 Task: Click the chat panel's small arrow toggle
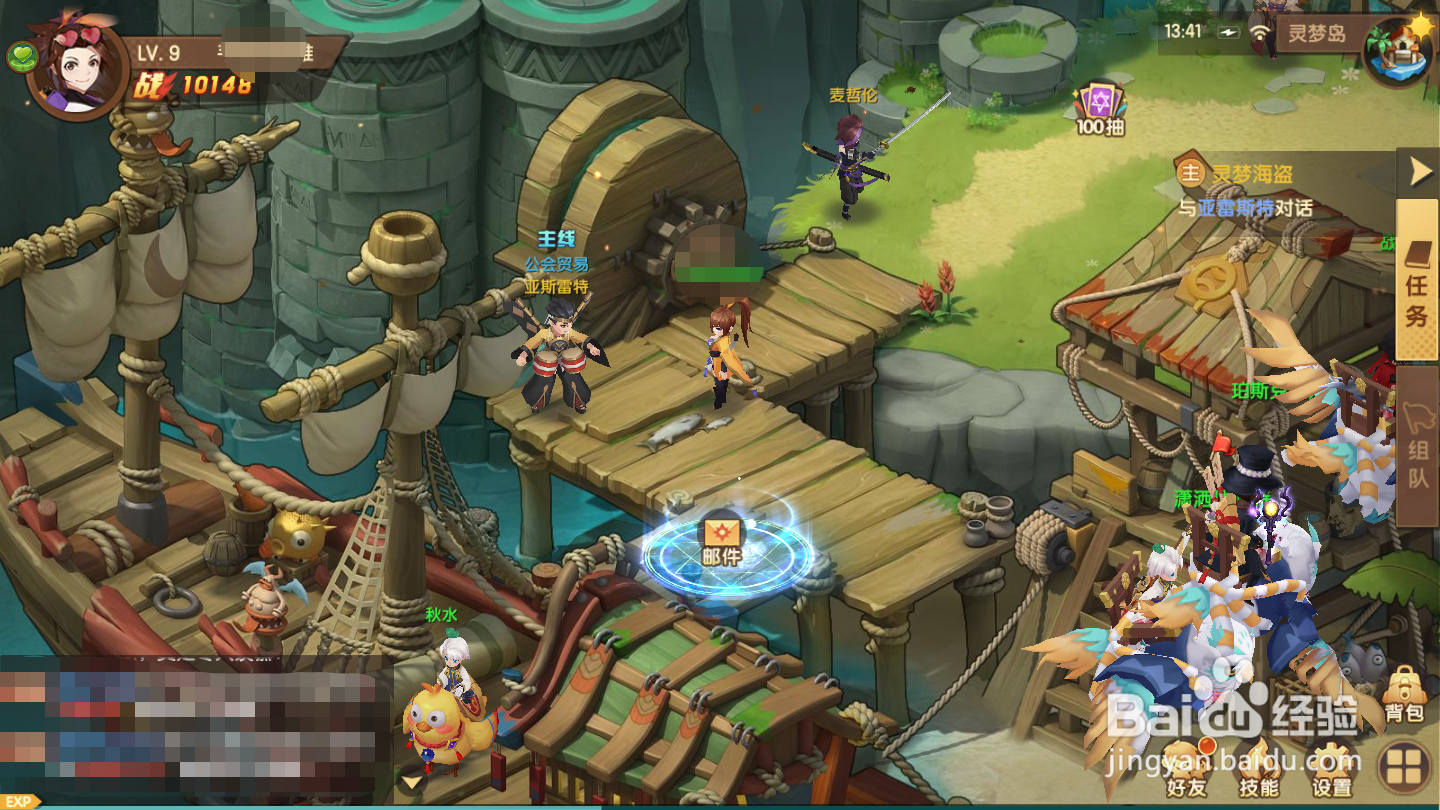pos(409,781)
